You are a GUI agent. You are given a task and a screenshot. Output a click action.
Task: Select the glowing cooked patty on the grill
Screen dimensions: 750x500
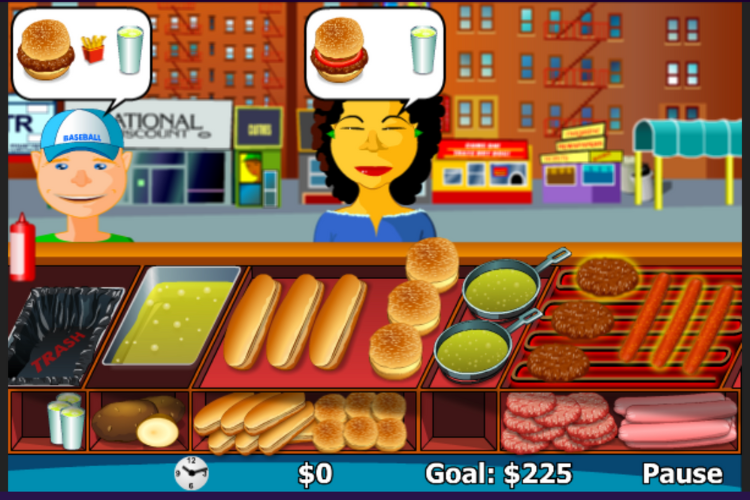606,277
